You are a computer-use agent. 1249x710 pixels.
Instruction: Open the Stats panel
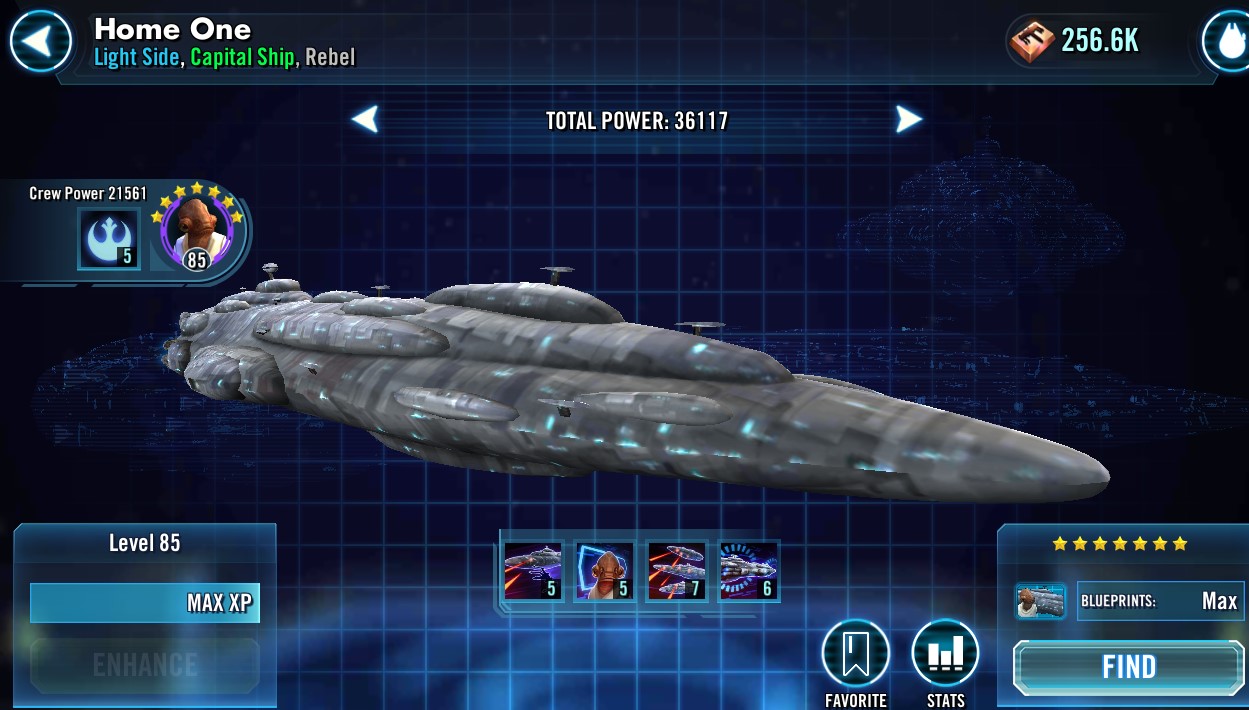click(944, 655)
